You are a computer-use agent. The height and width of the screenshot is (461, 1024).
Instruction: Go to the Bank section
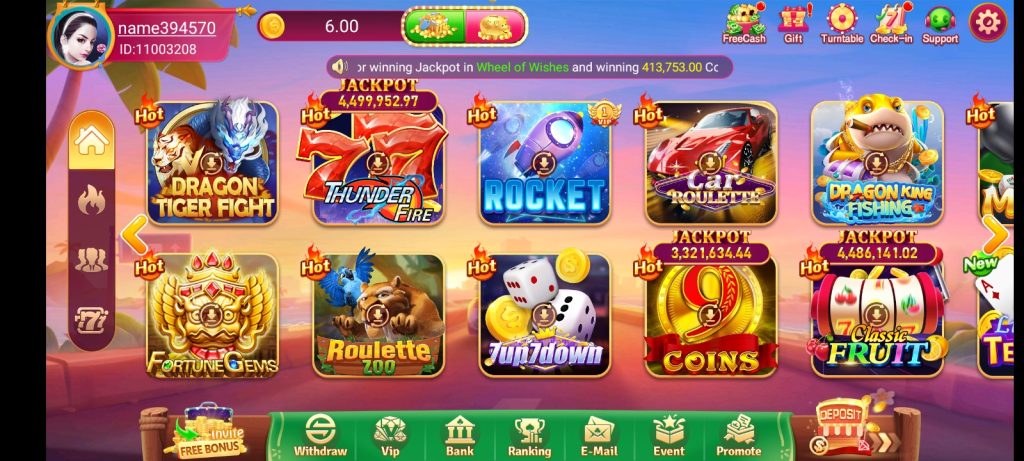459,435
